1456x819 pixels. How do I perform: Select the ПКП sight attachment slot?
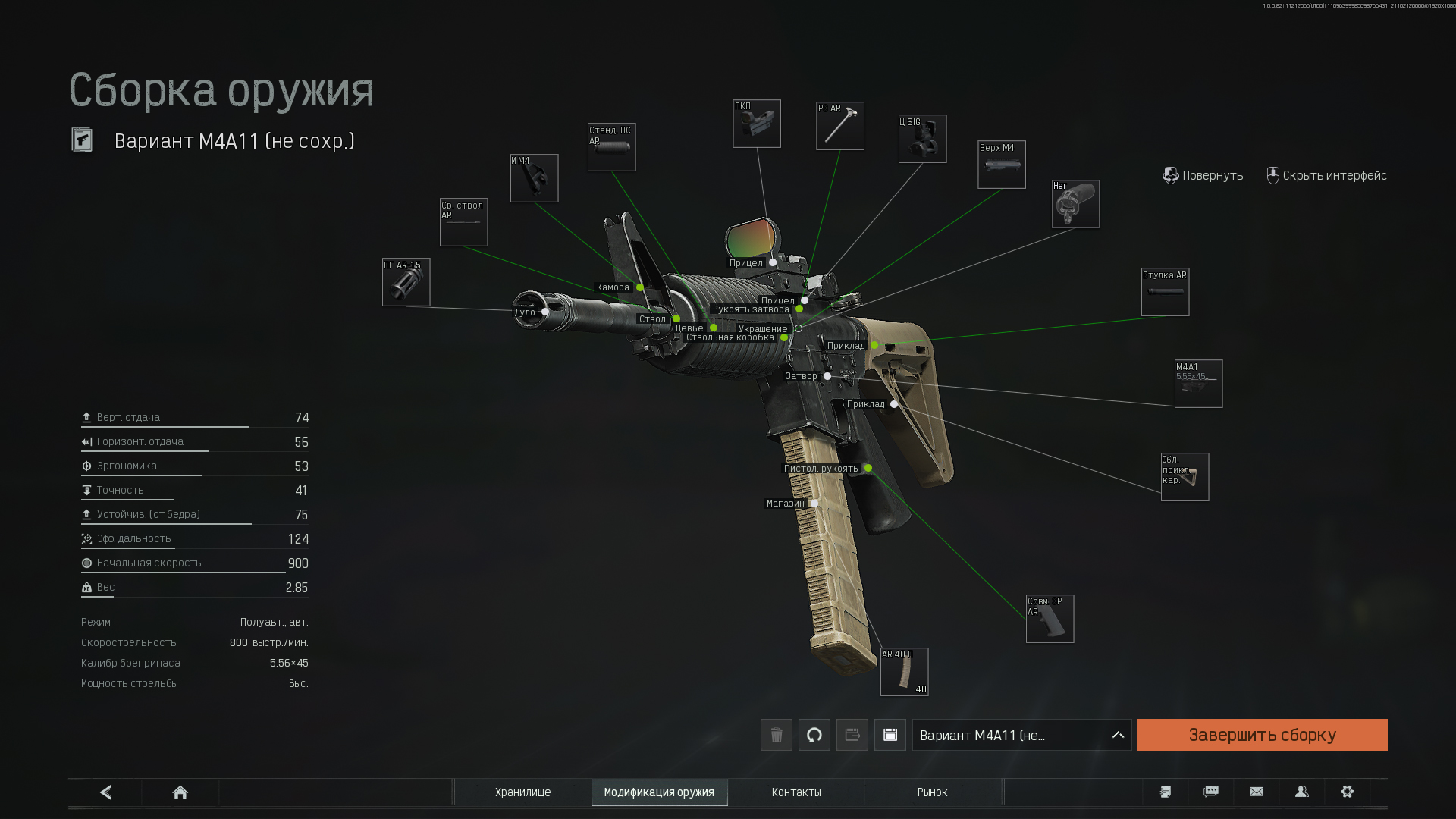coord(757,124)
